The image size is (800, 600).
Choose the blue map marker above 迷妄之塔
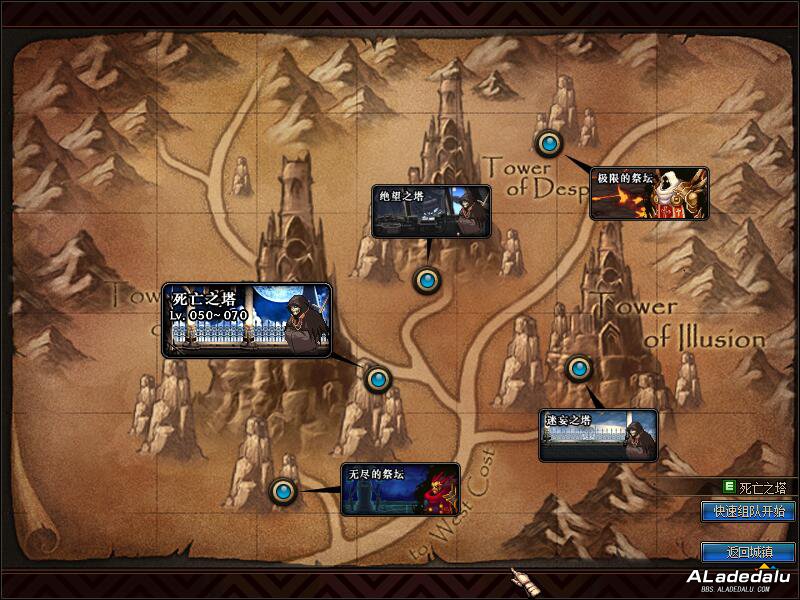(x=579, y=368)
